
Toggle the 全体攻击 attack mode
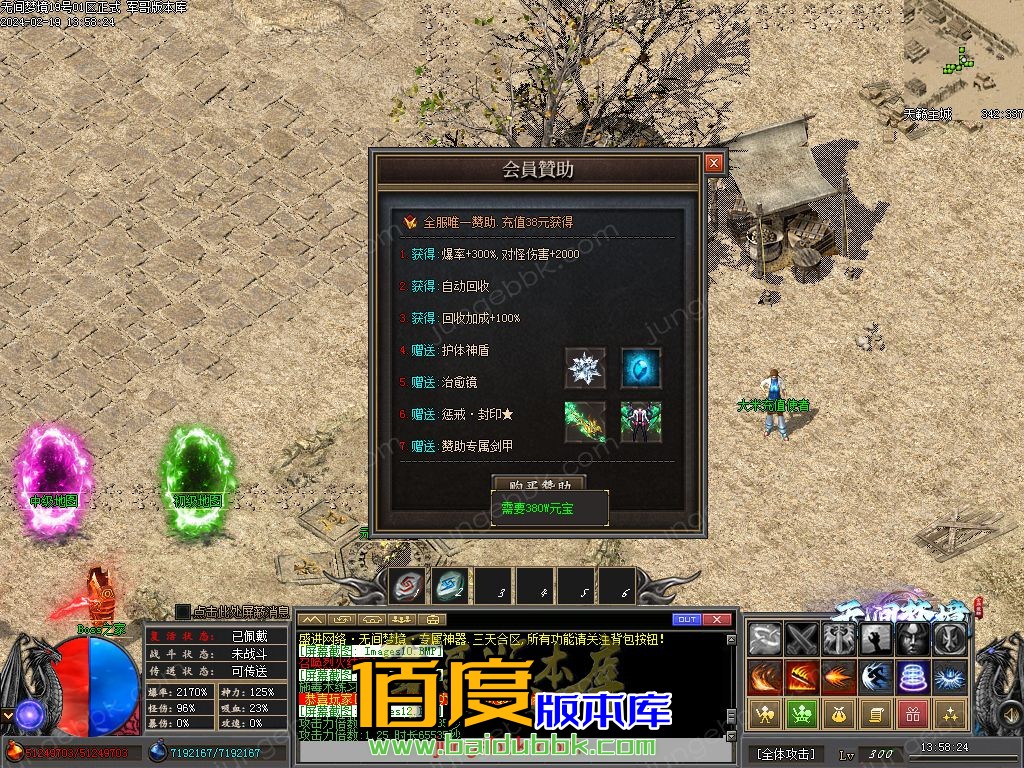[x=785, y=753]
